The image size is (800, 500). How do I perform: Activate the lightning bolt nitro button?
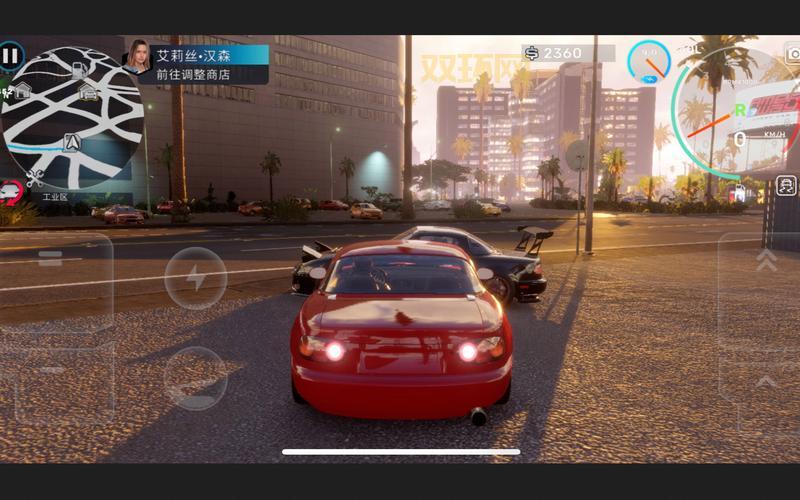tap(195, 277)
